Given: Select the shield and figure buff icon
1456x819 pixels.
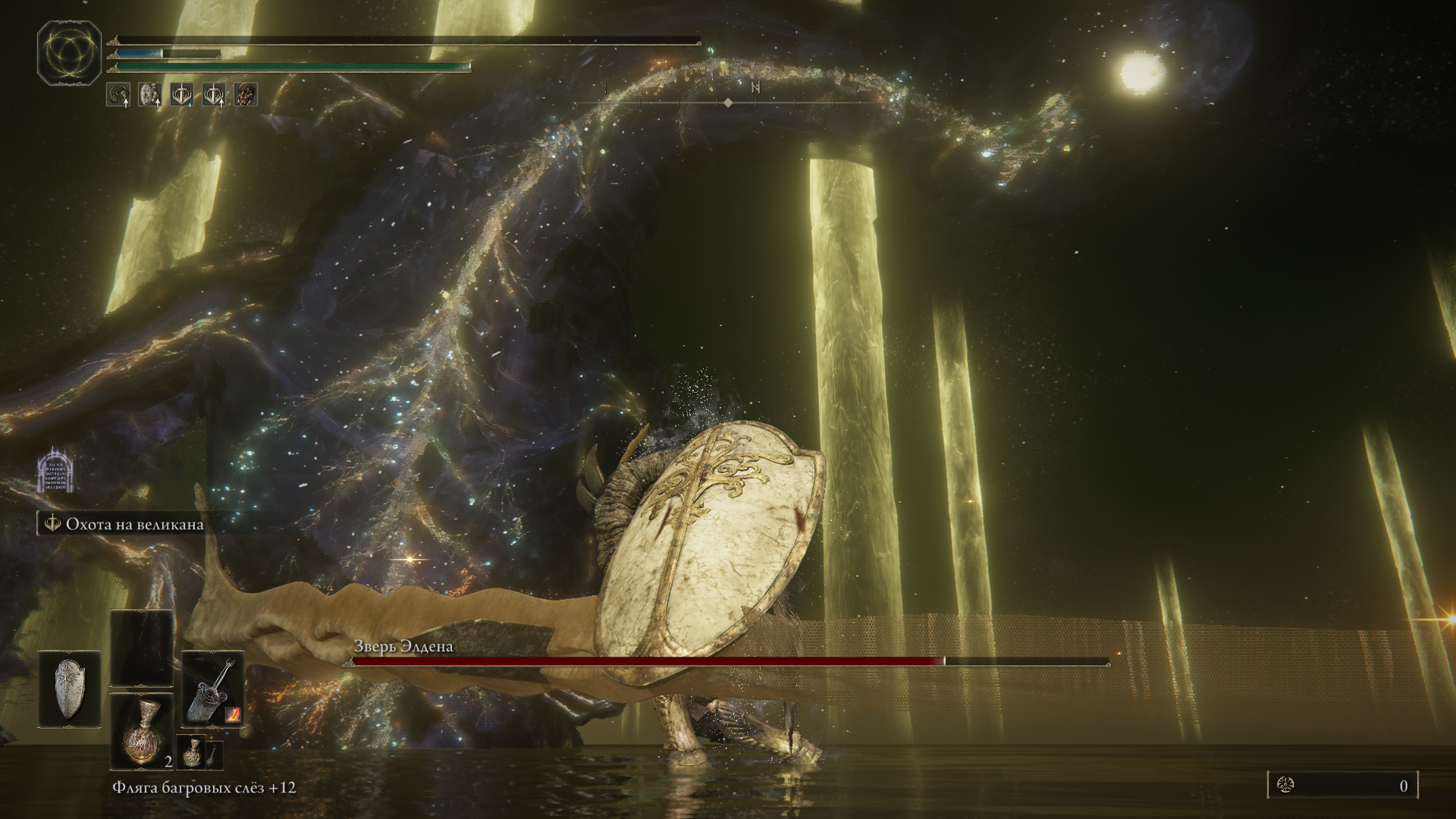Looking at the screenshot, I should pos(150,95).
